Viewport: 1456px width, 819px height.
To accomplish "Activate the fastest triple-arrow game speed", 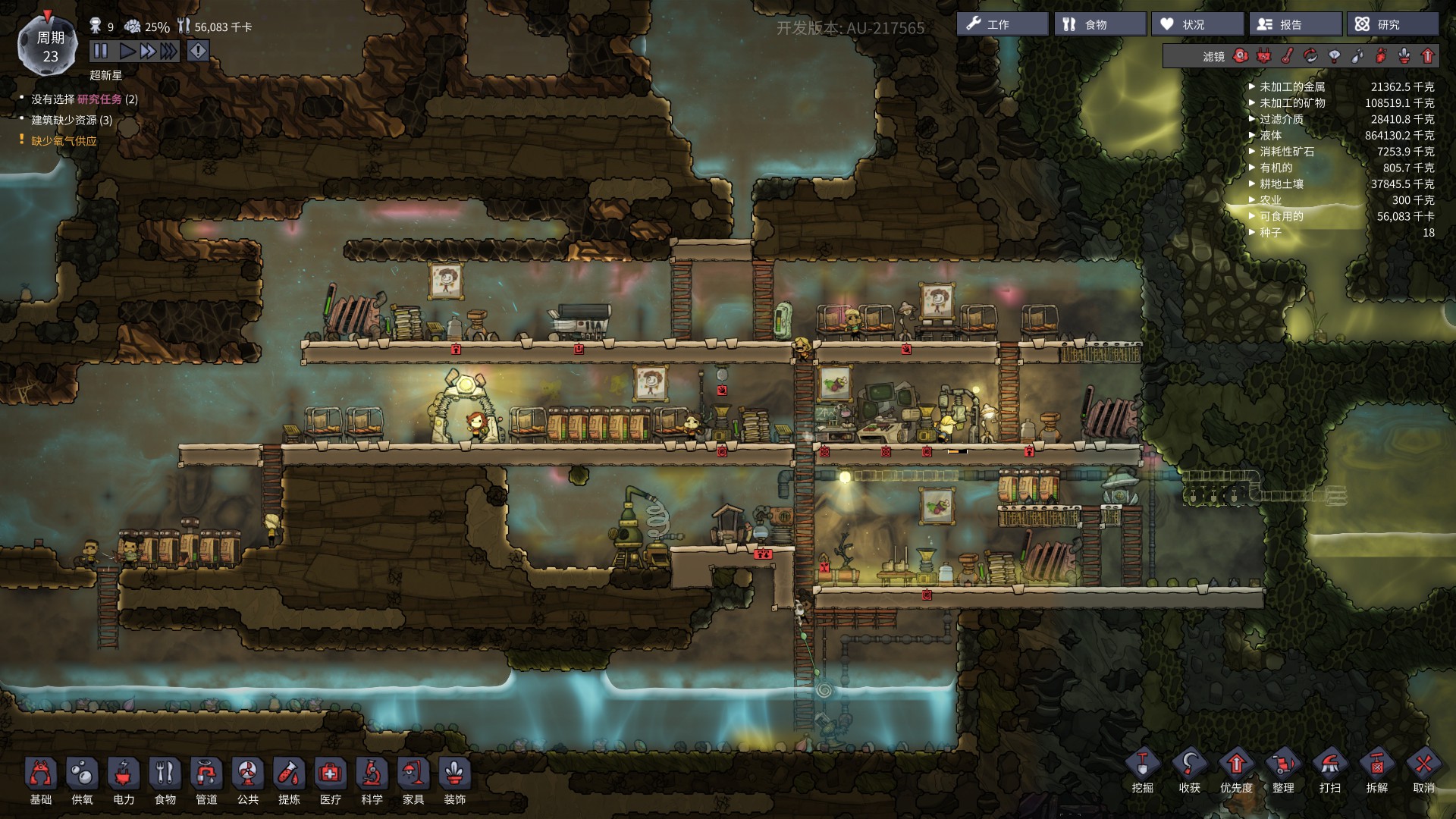I will (168, 52).
